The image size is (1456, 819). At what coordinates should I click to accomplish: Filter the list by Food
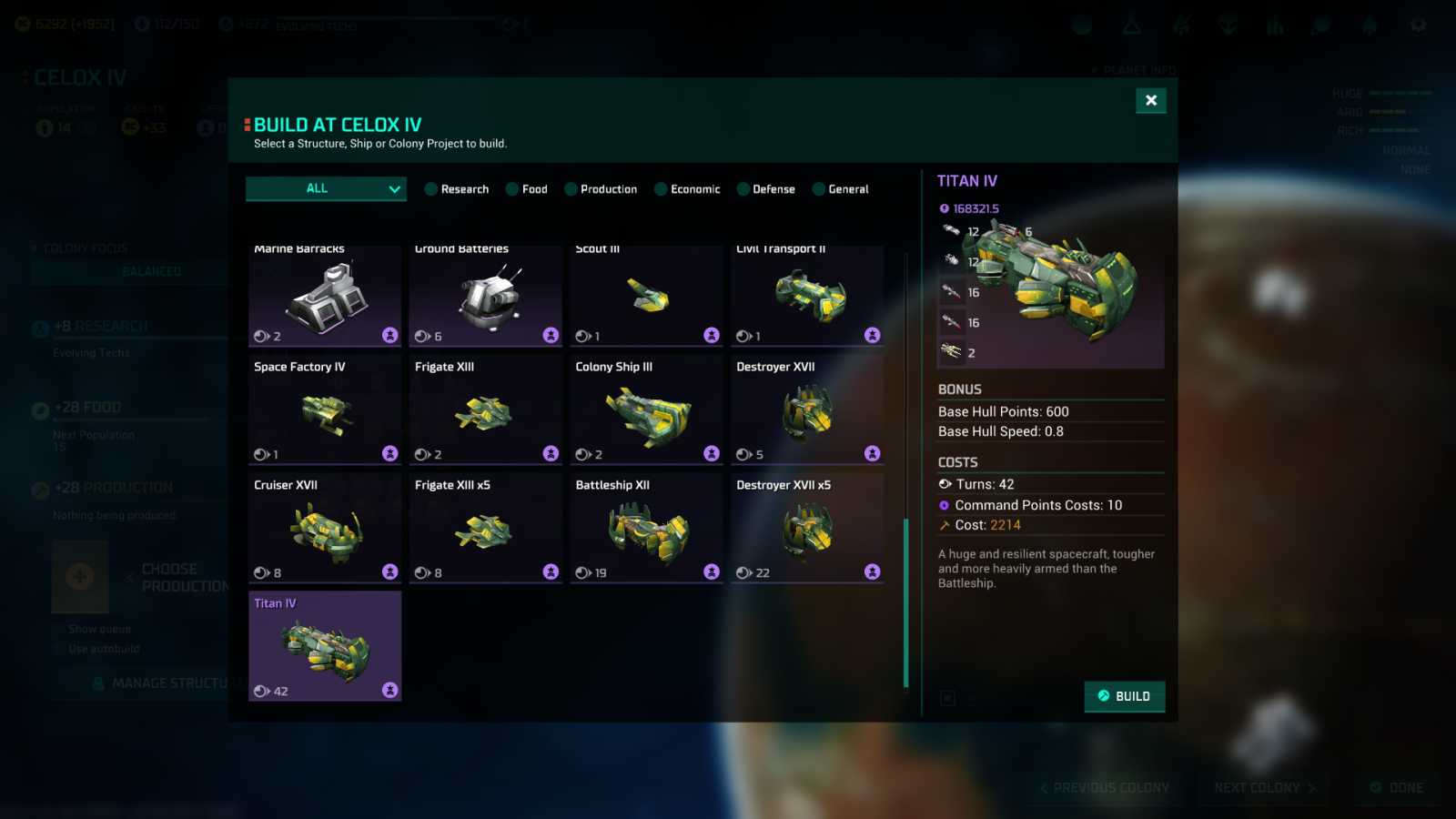[526, 189]
